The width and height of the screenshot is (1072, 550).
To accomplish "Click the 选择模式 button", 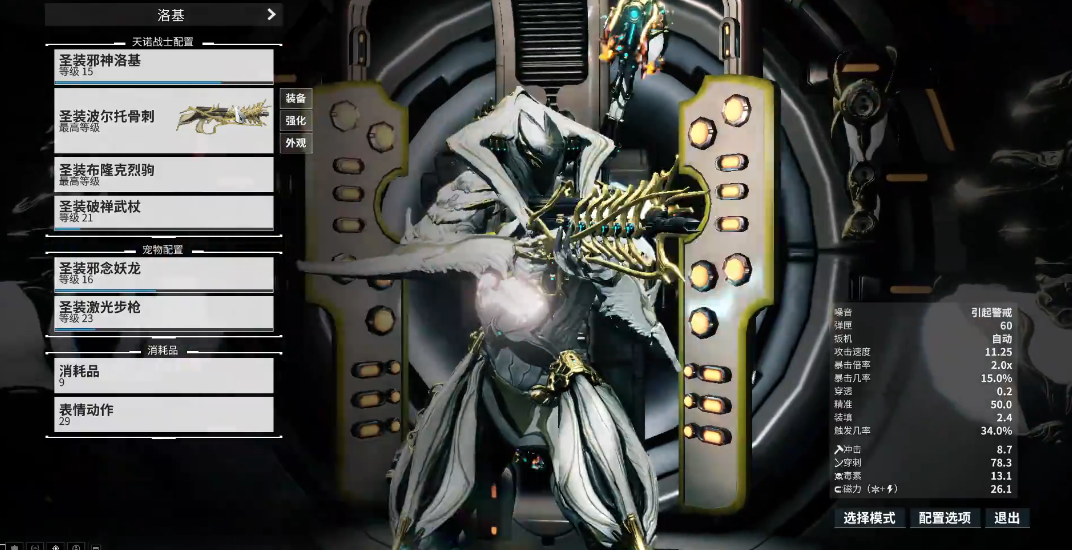I will tap(870, 518).
